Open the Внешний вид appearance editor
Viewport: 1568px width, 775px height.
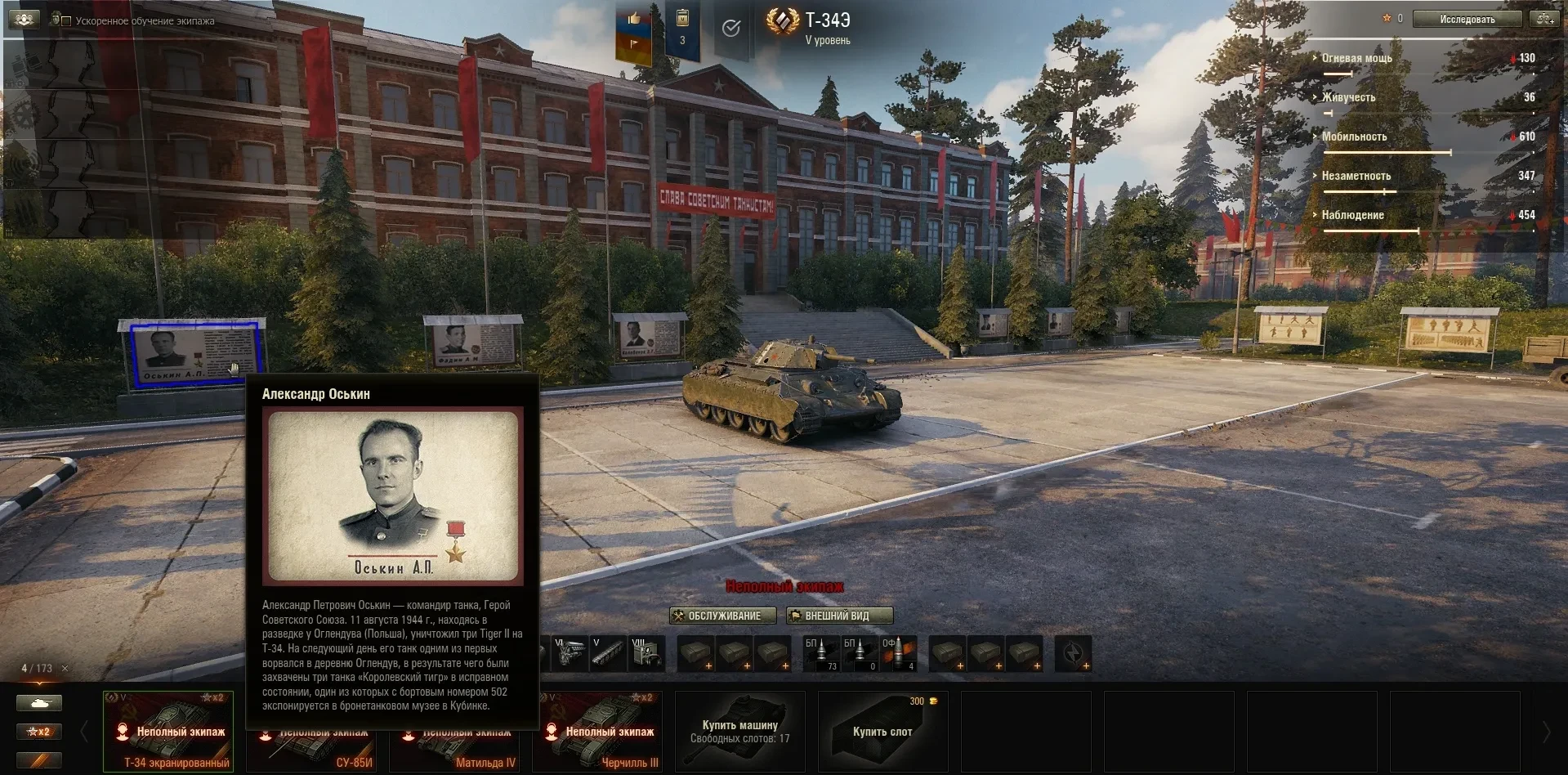839,616
